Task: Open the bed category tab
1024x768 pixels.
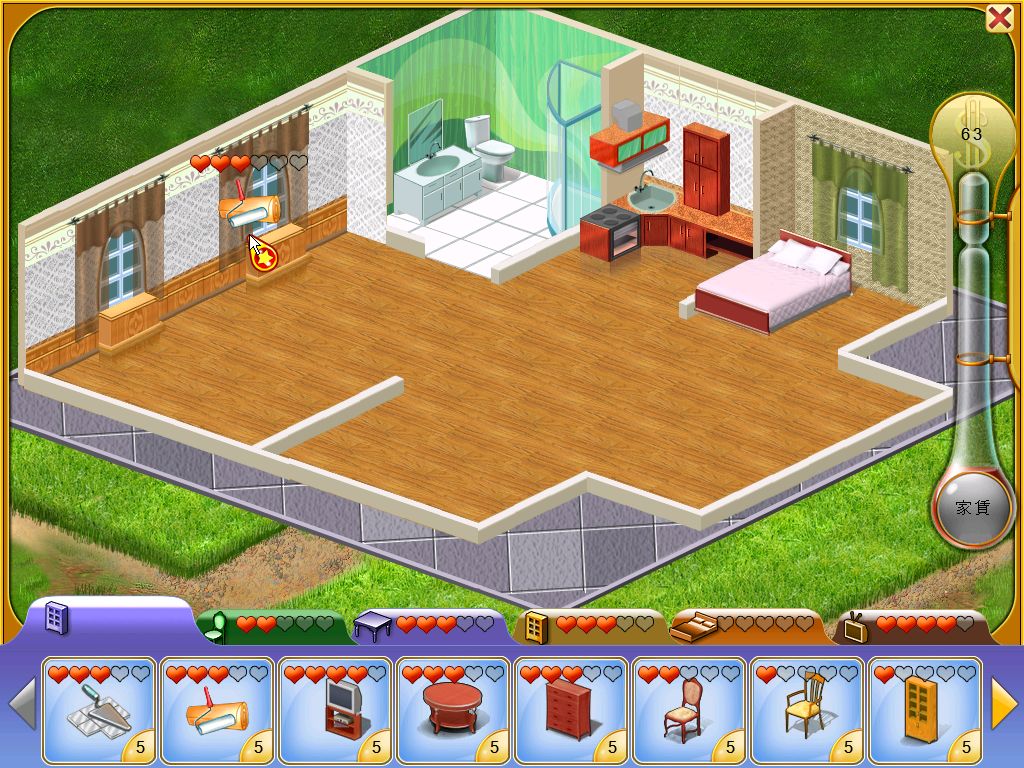Action: pyautogui.click(x=692, y=627)
